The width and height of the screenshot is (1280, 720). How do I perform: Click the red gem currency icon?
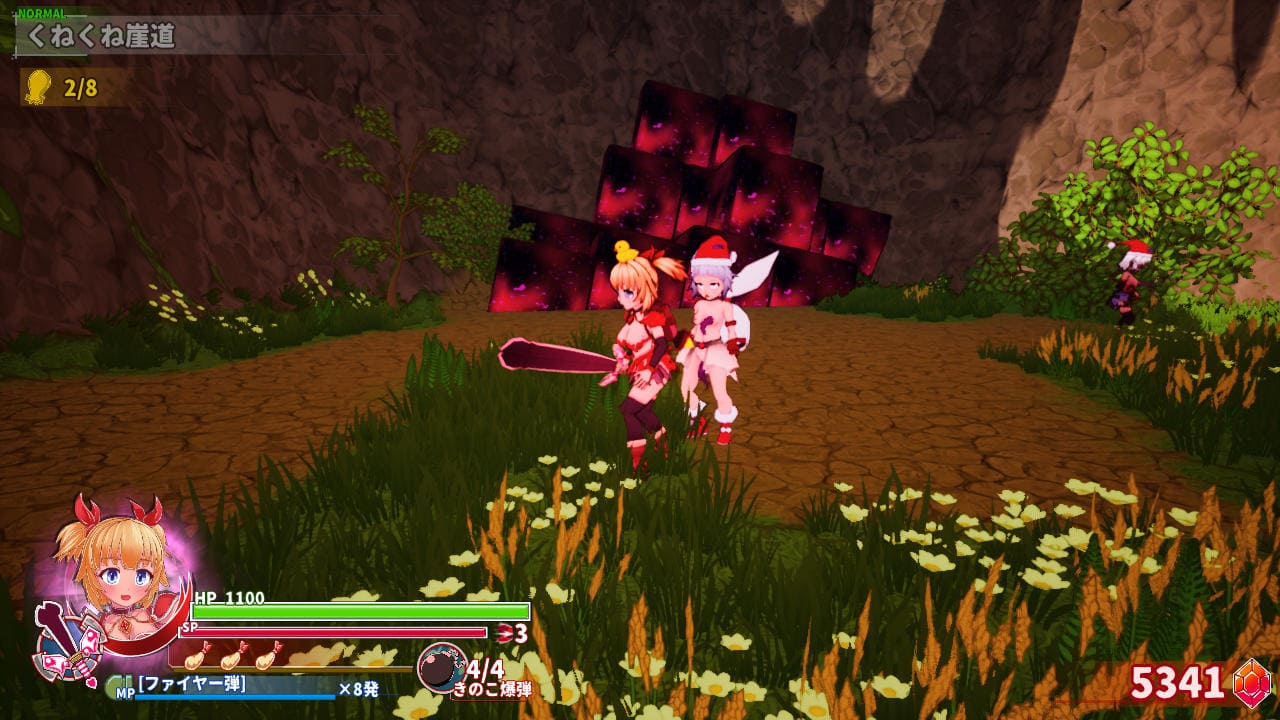1250,682
